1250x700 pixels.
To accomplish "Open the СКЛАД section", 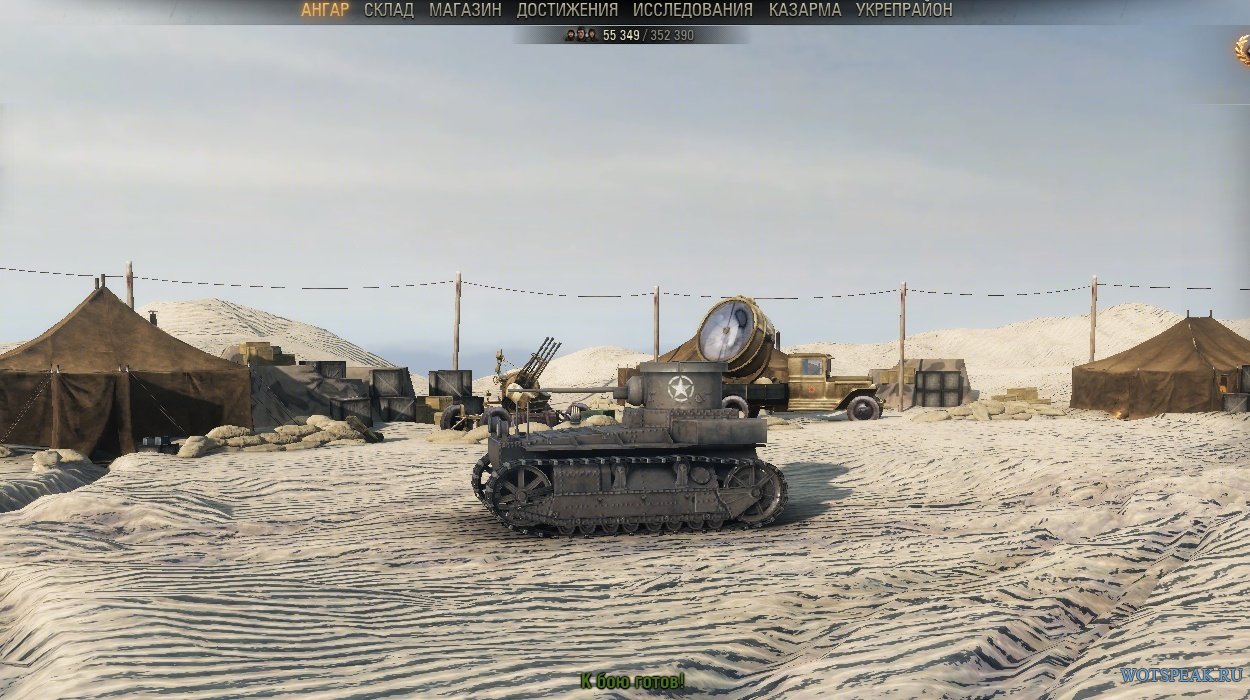I will click(389, 10).
